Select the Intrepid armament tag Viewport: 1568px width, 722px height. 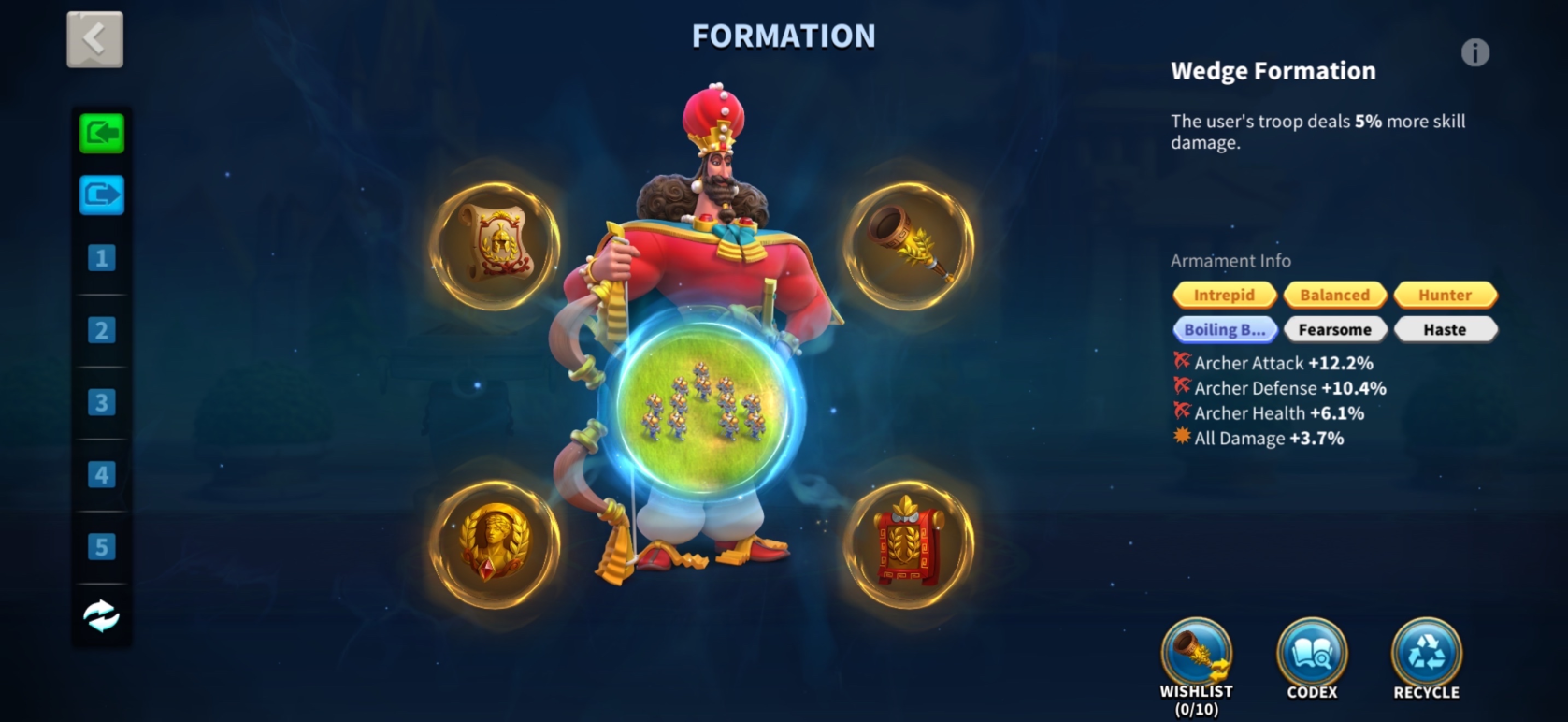(1224, 295)
